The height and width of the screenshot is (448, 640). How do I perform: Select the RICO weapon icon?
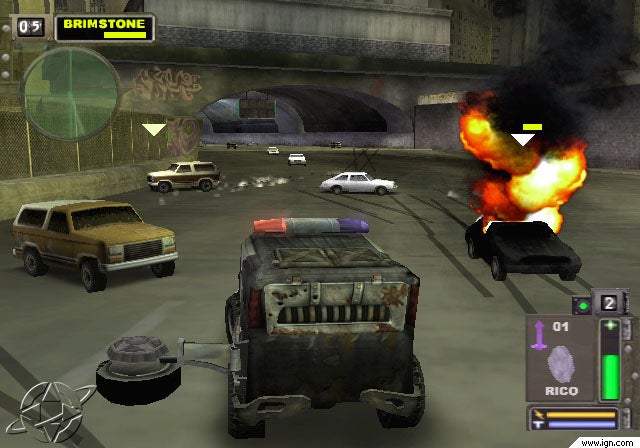coord(564,359)
